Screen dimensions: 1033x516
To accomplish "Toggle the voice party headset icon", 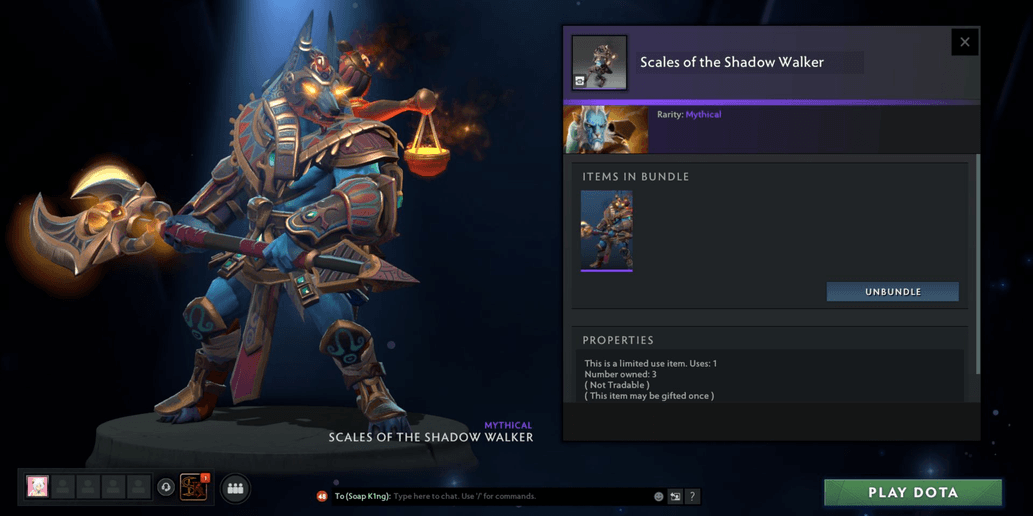I will (x=166, y=488).
